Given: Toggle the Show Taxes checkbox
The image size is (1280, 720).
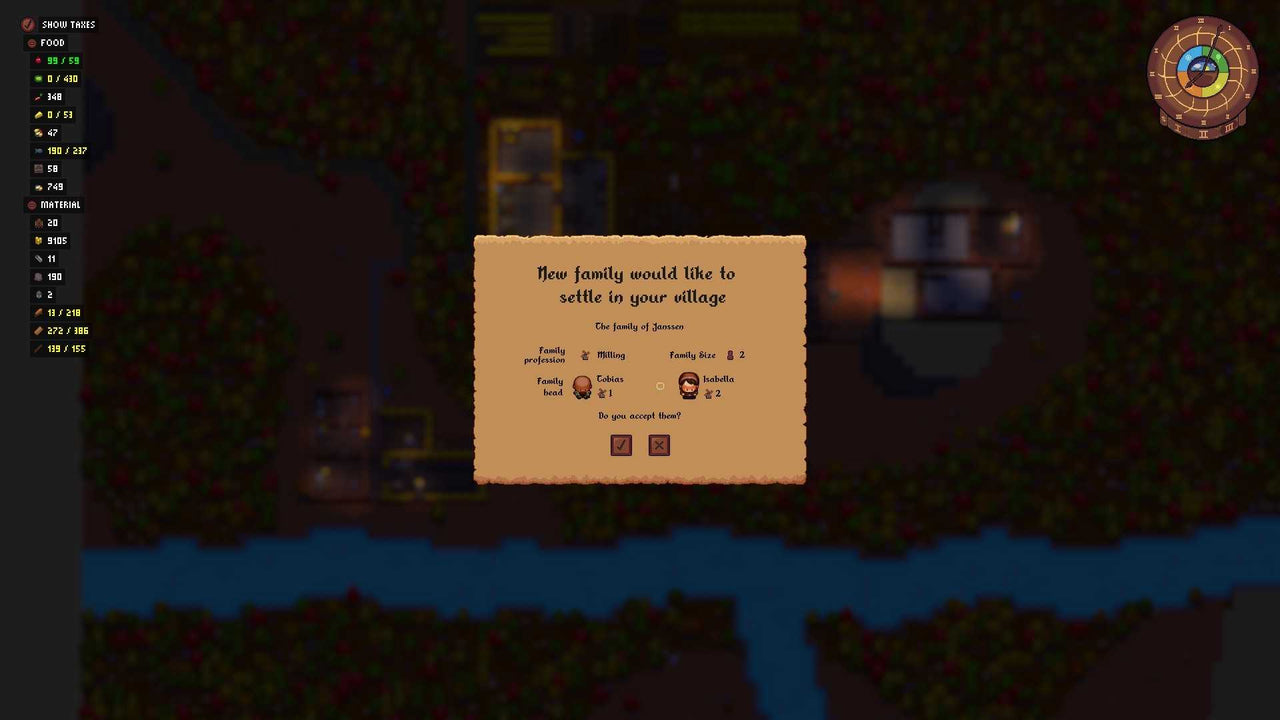Looking at the screenshot, I should 27,24.
